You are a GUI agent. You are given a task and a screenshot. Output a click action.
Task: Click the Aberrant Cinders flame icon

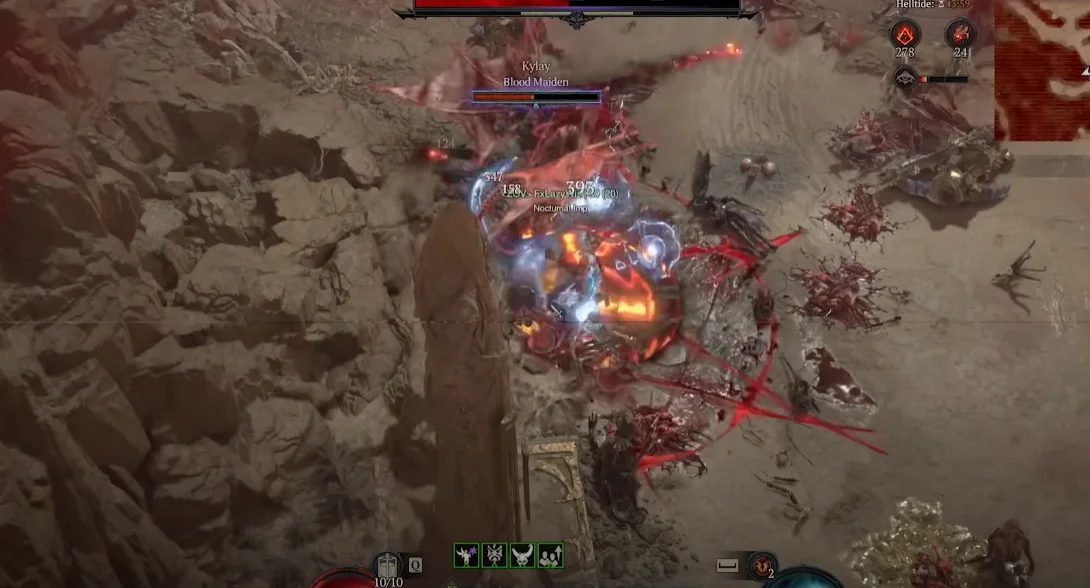pyautogui.click(x=905, y=34)
